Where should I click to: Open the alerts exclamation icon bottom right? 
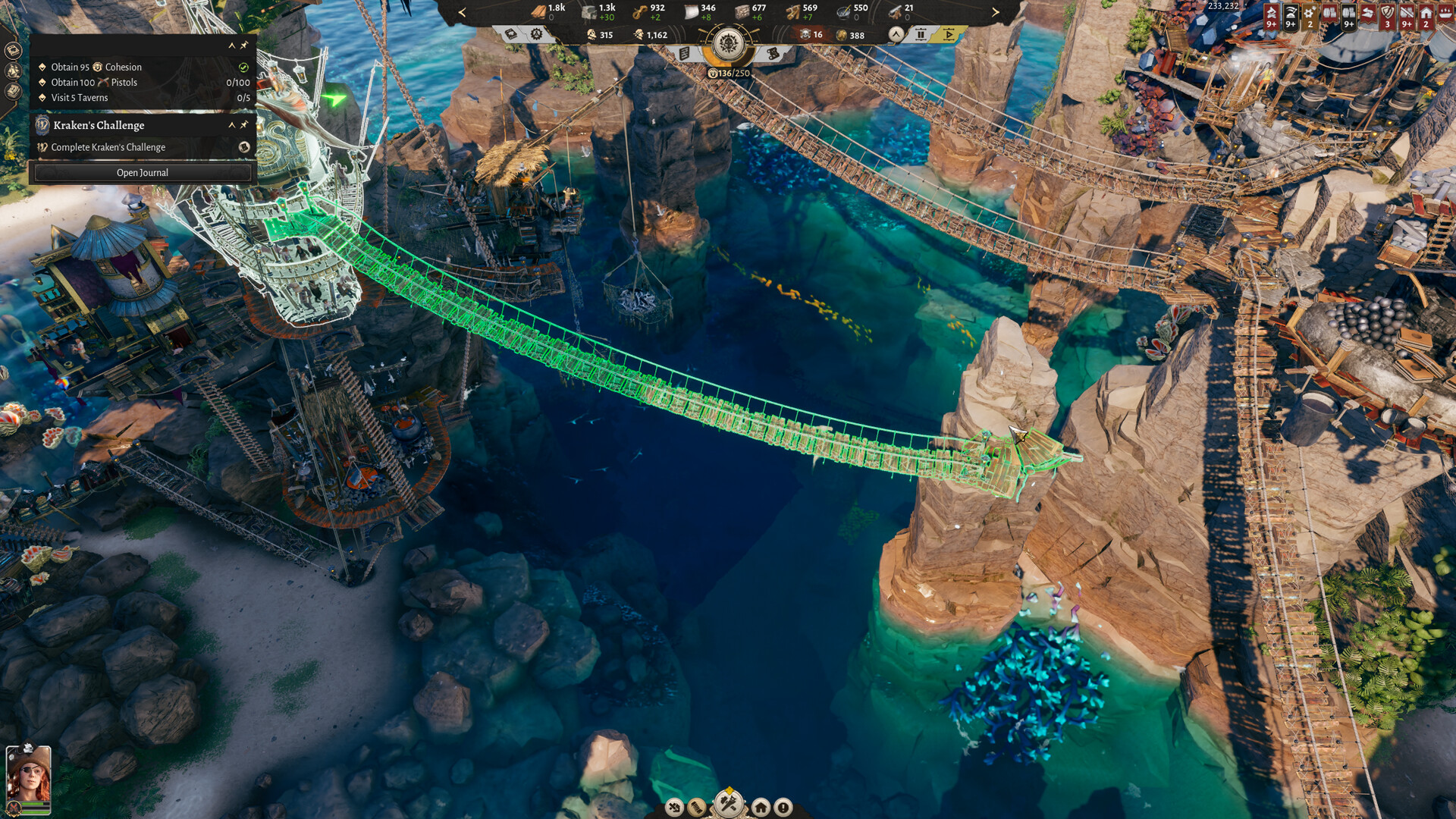click(x=783, y=806)
